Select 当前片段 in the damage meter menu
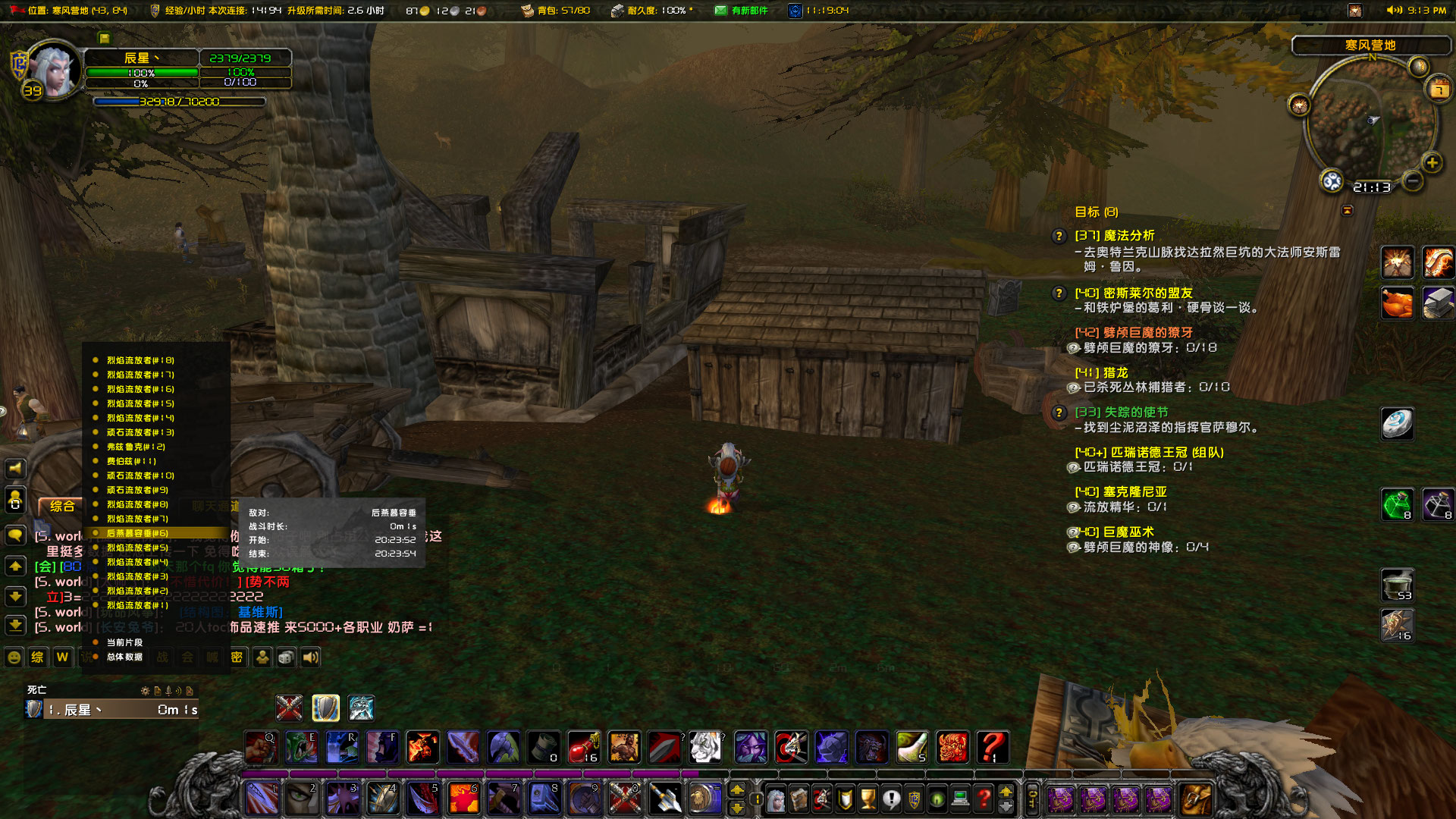This screenshot has height=819, width=1456. coord(125,642)
